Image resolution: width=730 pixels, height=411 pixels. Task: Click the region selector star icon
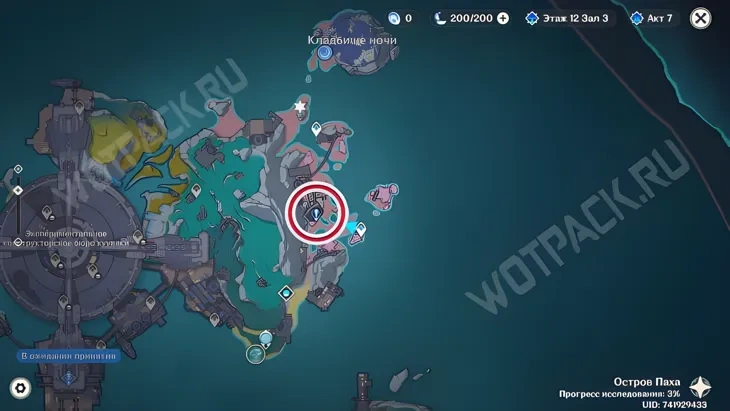click(x=701, y=388)
